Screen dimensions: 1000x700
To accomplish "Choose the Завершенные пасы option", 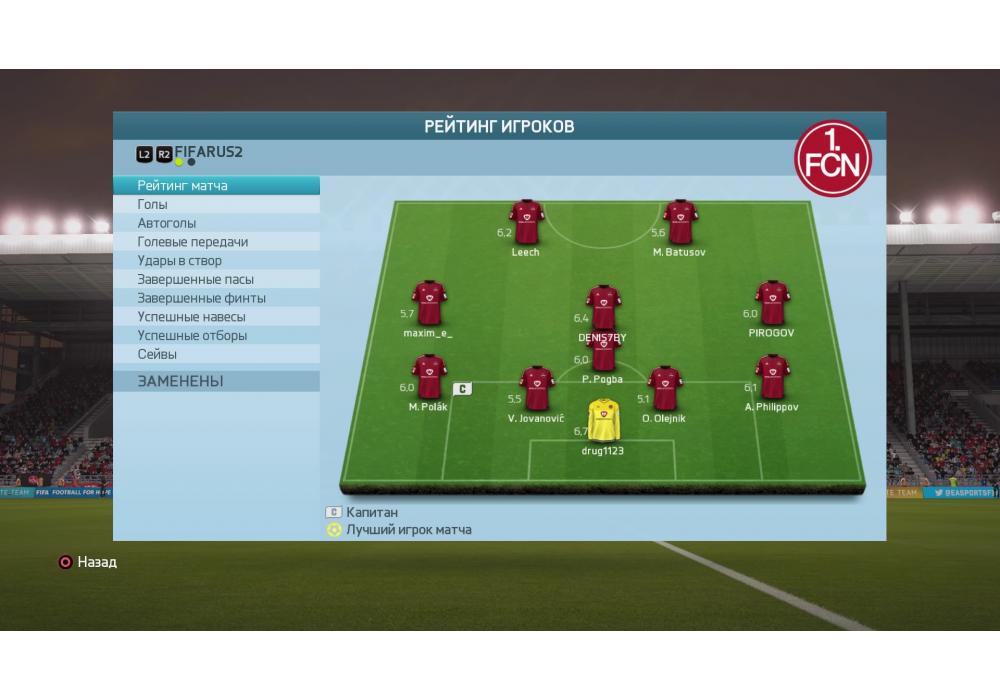I will pos(216,280).
